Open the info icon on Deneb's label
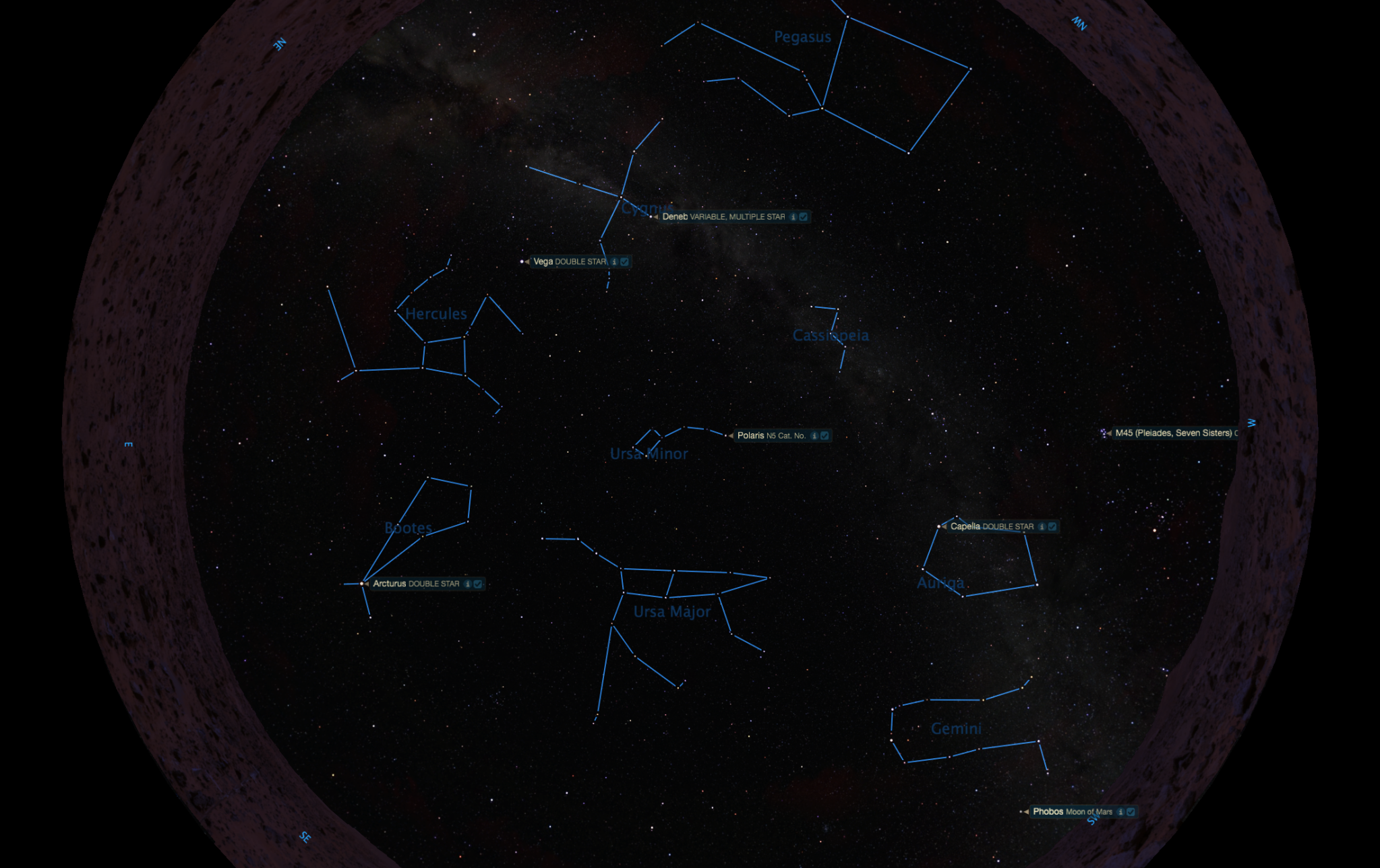Screen dimensions: 1380x868 pos(793,217)
